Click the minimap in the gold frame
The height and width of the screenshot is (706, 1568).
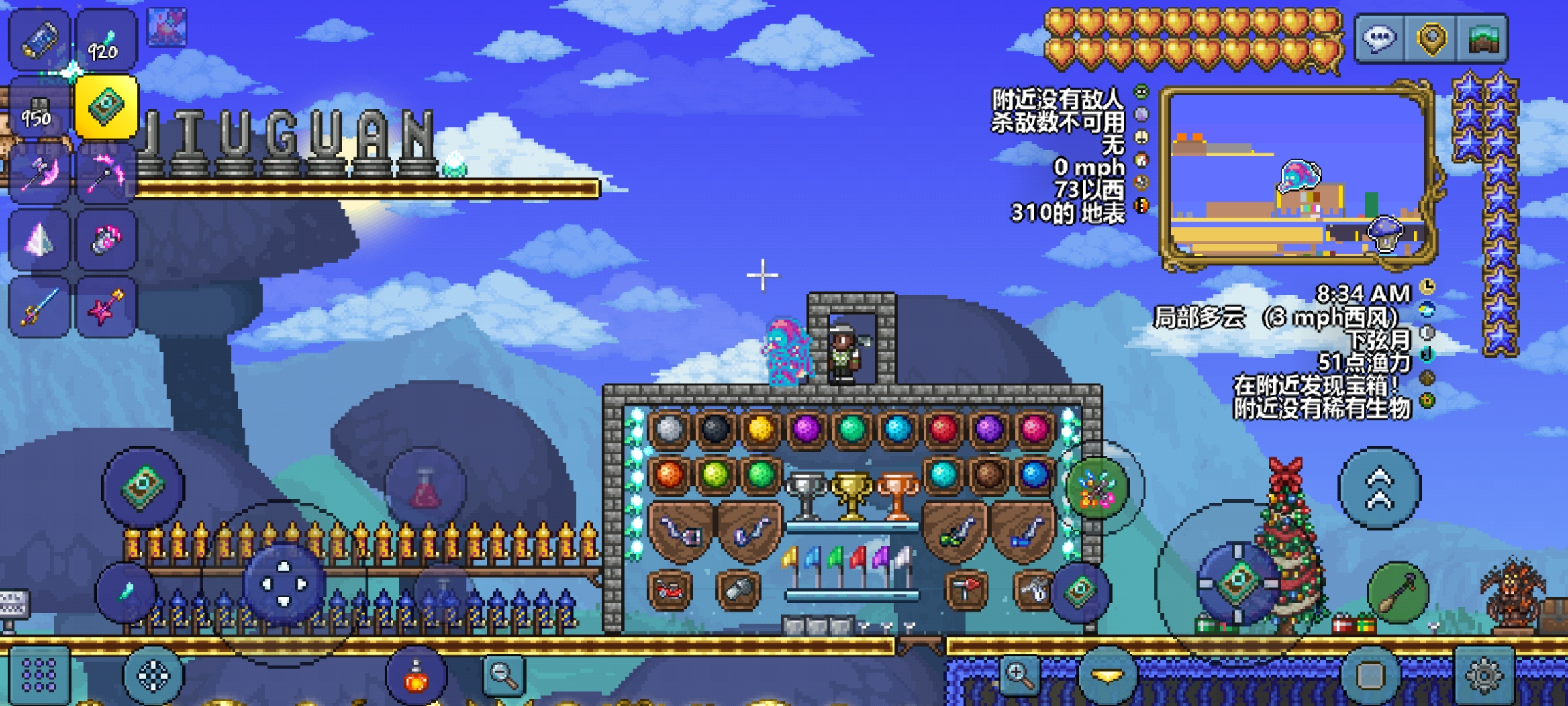[1297, 175]
